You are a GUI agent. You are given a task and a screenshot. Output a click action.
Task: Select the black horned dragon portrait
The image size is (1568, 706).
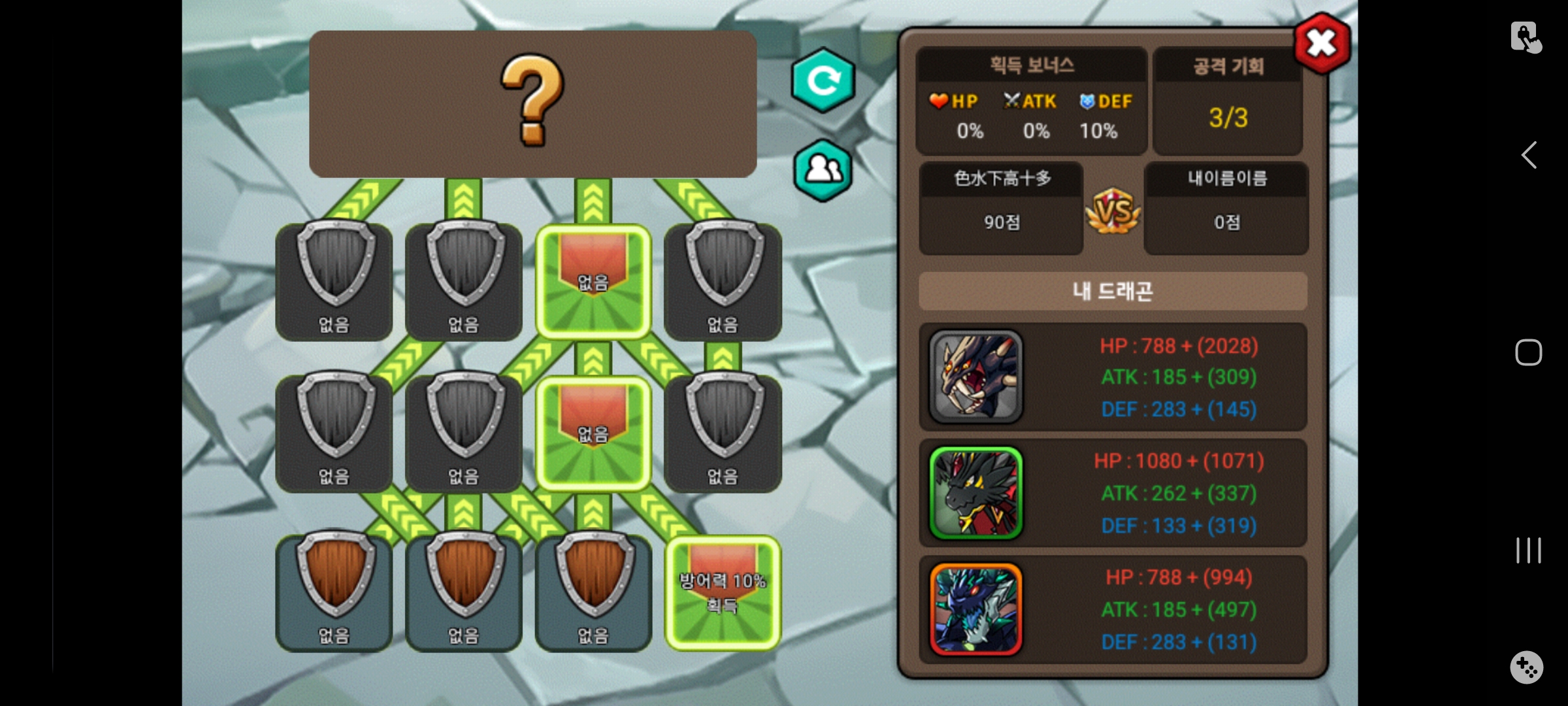click(x=975, y=377)
